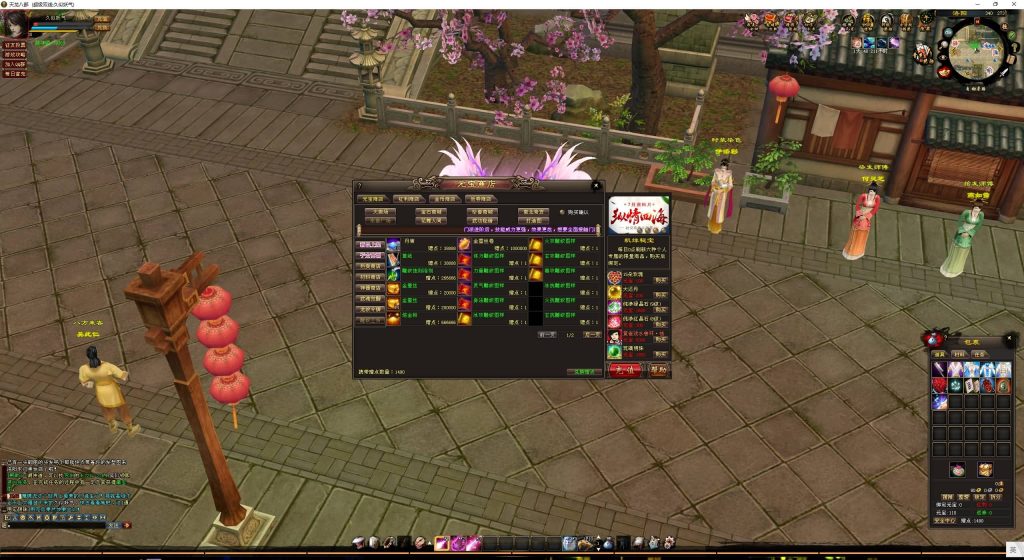This screenshot has height=560, width=1024.
Task: Go to the previous shop page
Action: pos(547,335)
